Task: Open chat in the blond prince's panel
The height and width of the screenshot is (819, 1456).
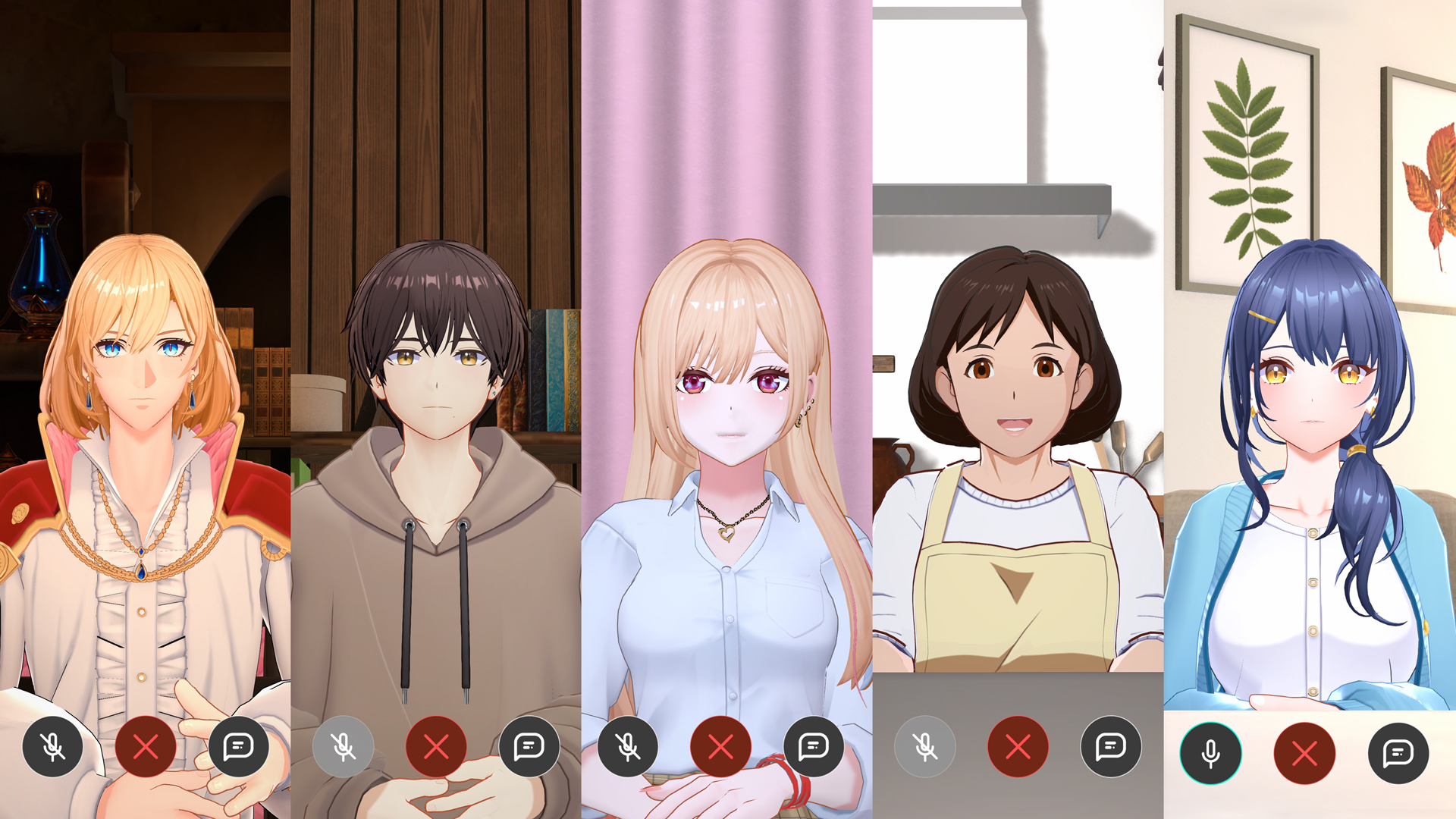Action: click(x=239, y=747)
